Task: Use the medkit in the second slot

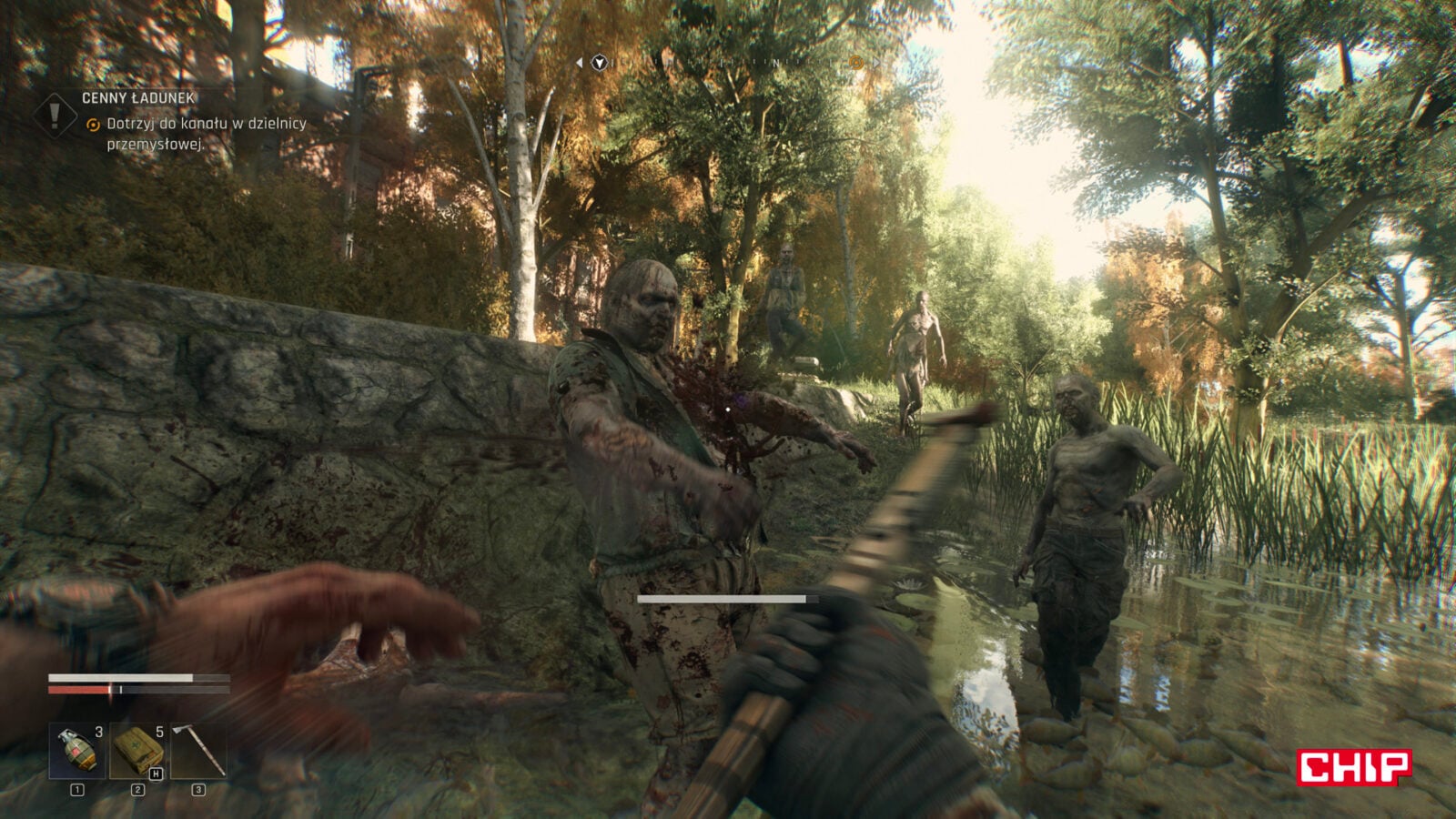Action: 137,751
